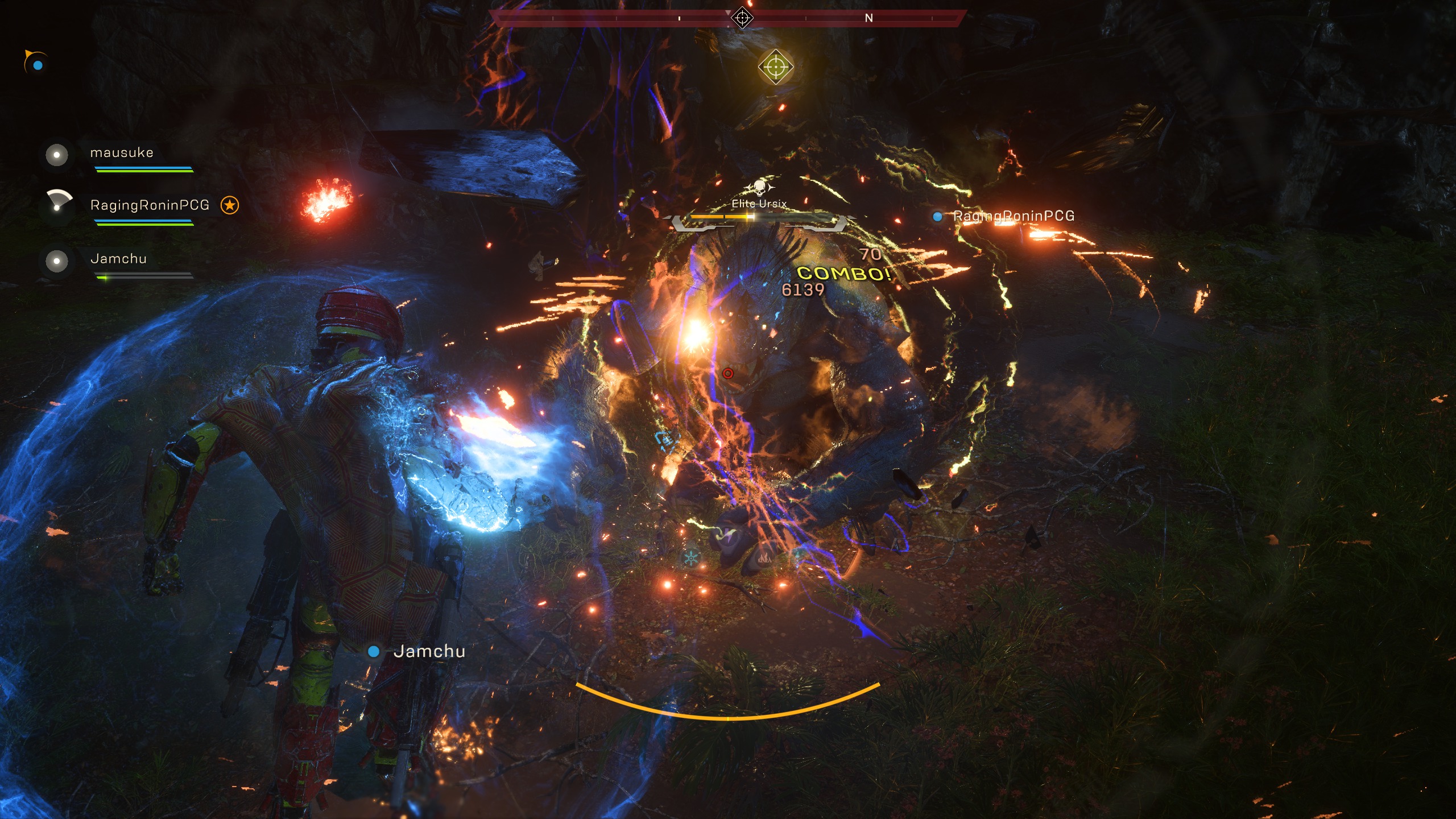Image resolution: width=1456 pixels, height=819 pixels.
Task: Click the squad leader star badge
Action: click(230, 205)
